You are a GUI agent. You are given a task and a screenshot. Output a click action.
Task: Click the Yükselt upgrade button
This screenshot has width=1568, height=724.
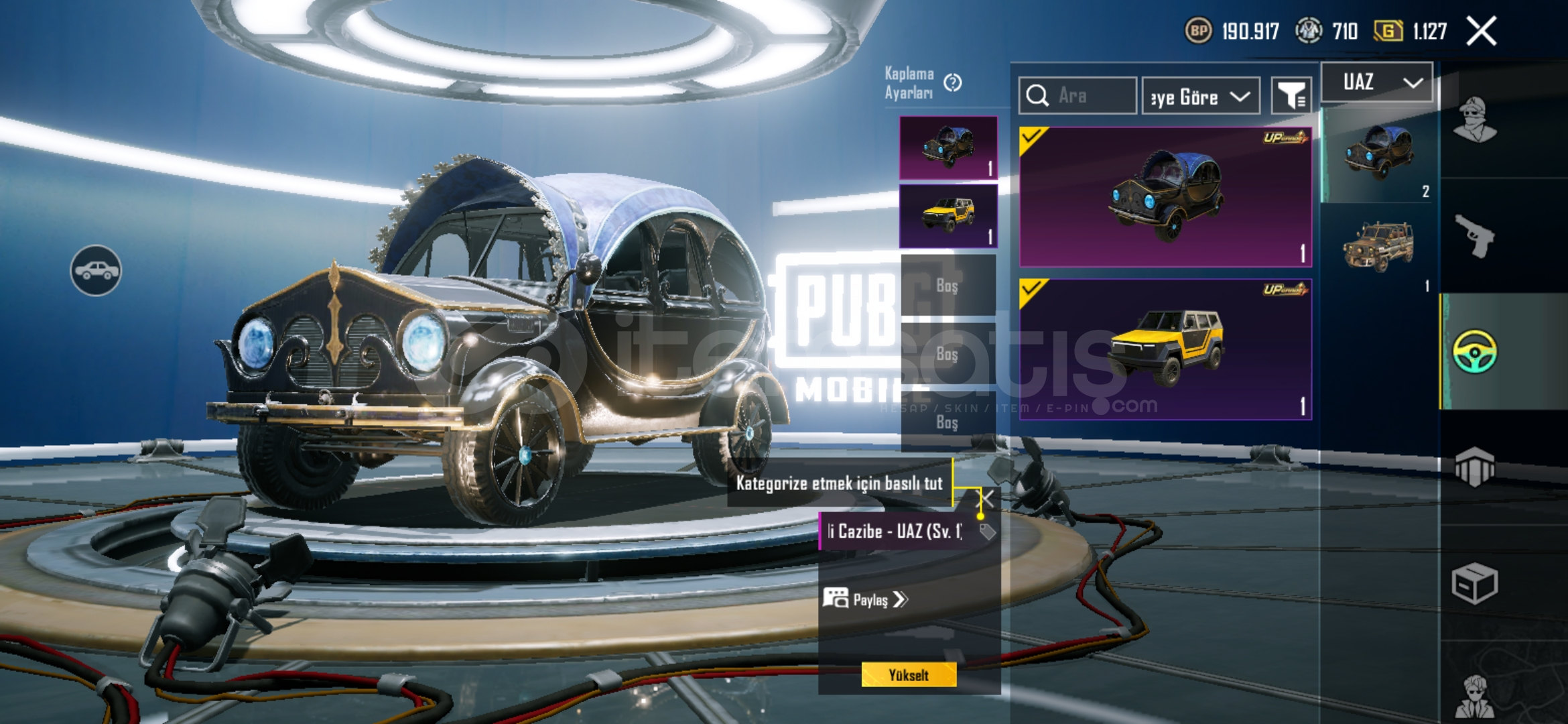tap(909, 675)
